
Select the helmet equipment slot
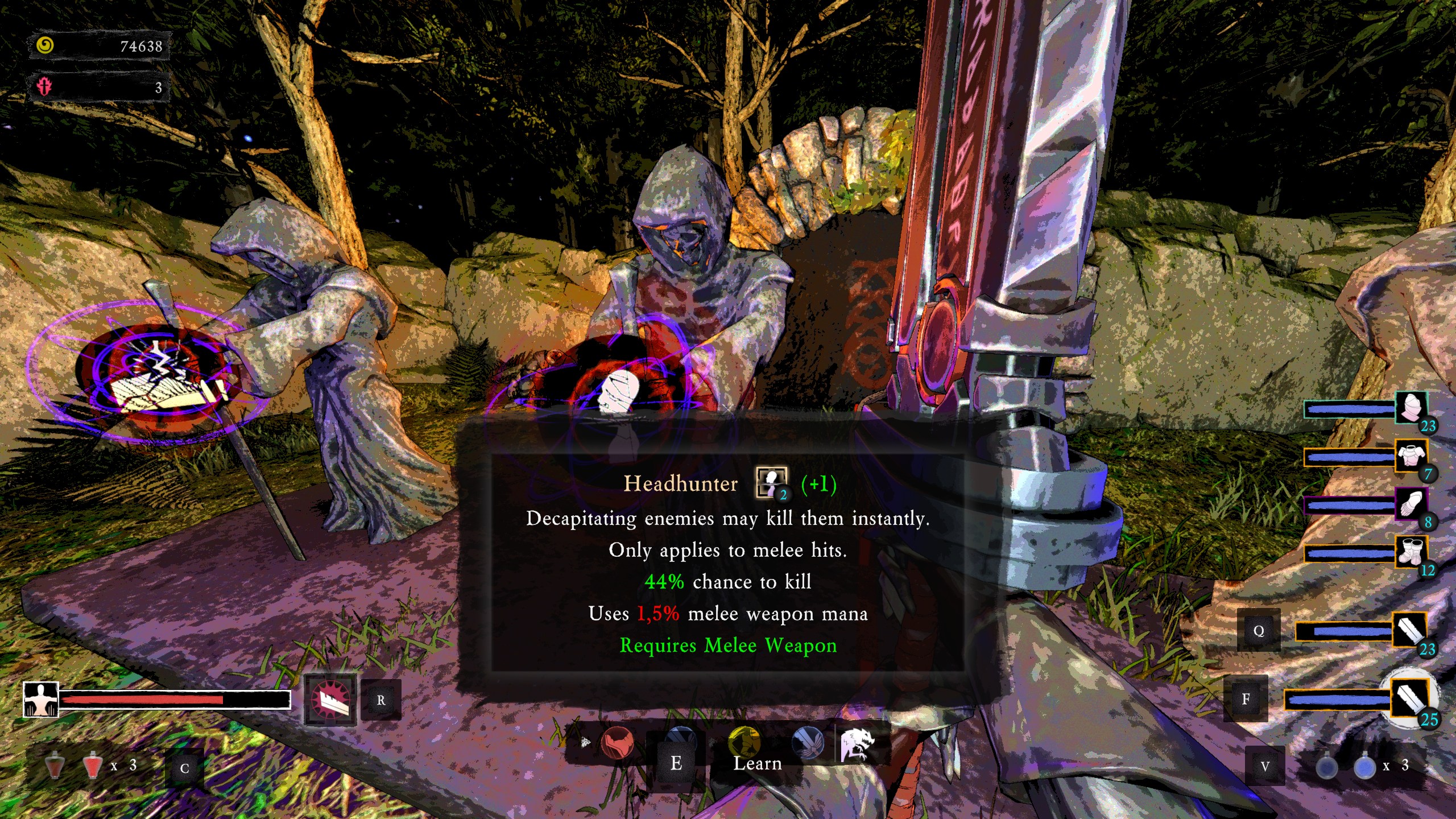[1410, 407]
